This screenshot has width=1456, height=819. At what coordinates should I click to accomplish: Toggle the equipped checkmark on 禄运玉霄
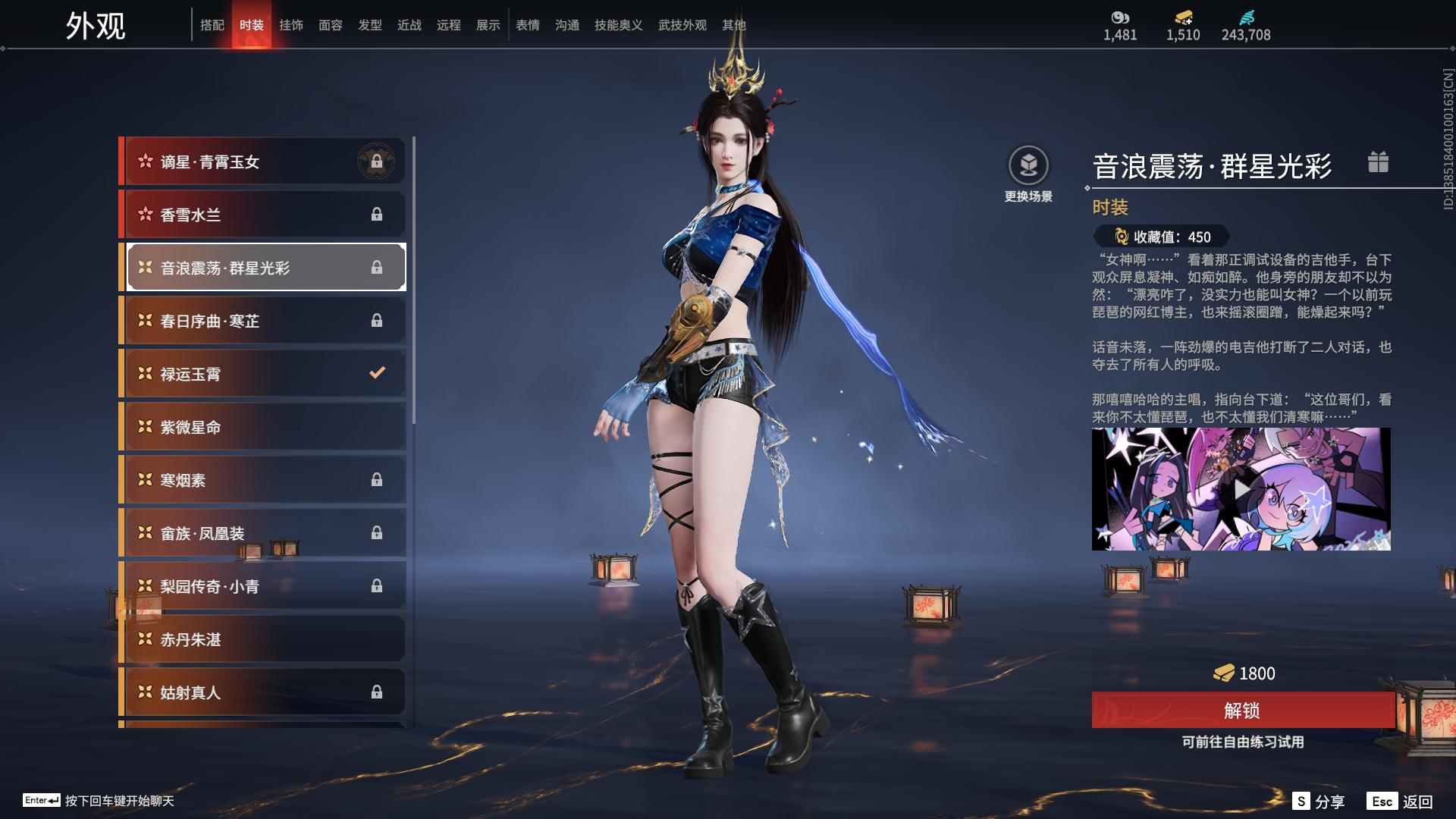click(x=376, y=373)
